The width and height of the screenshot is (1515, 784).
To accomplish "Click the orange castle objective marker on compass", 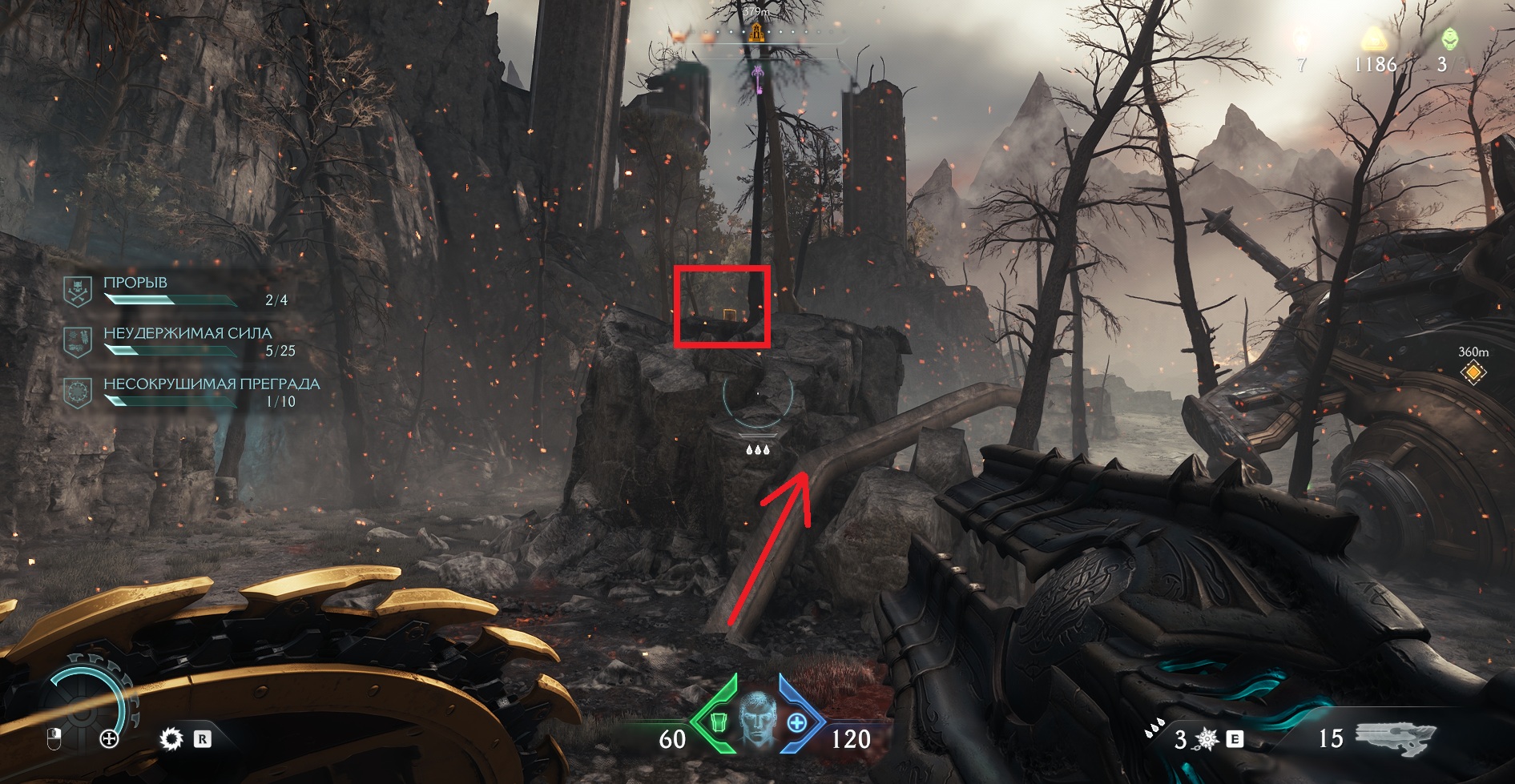I will point(756,33).
